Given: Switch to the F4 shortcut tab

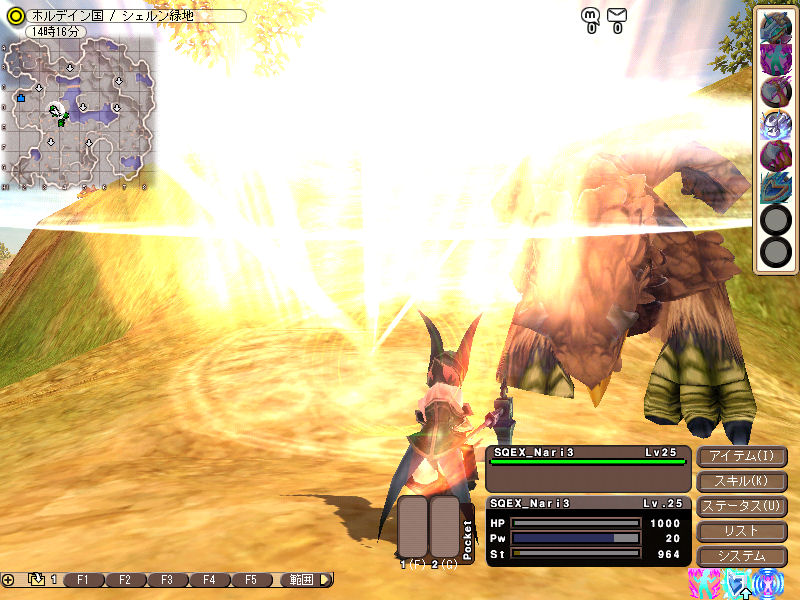Looking at the screenshot, I should [209, 580].
